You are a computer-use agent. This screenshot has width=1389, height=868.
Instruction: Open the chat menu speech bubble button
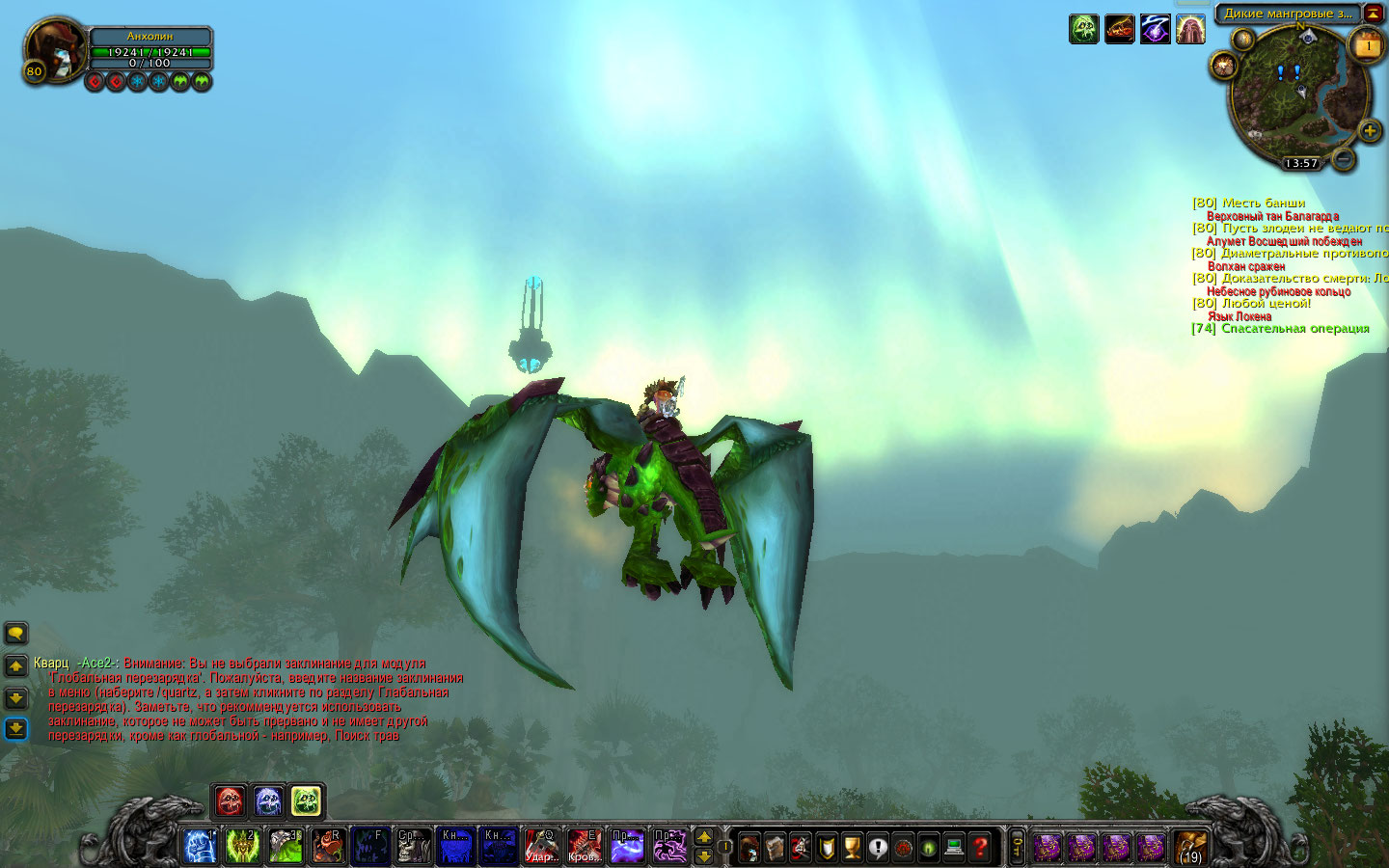(16, 634)
